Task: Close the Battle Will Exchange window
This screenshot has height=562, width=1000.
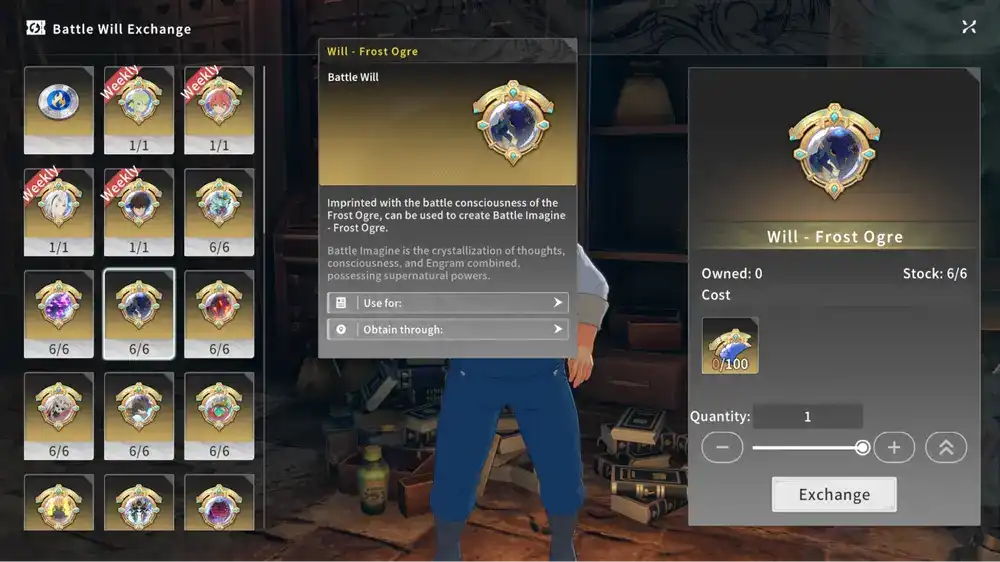Action: pos(969,27)
